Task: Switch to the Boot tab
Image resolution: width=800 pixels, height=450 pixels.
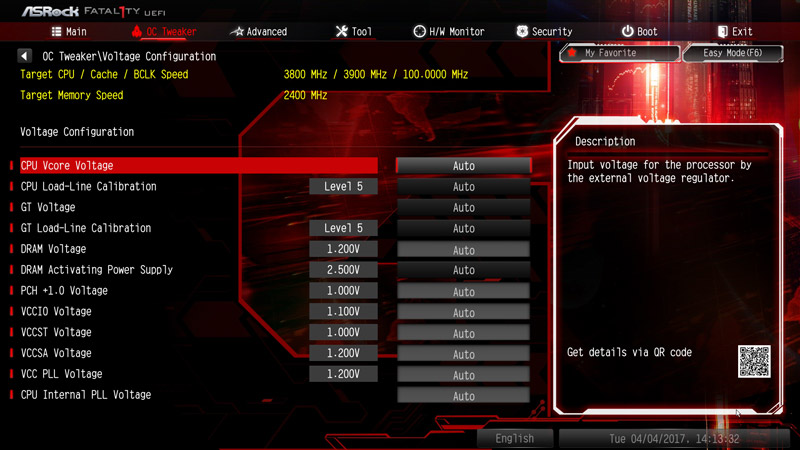Action: click(638, 31)
